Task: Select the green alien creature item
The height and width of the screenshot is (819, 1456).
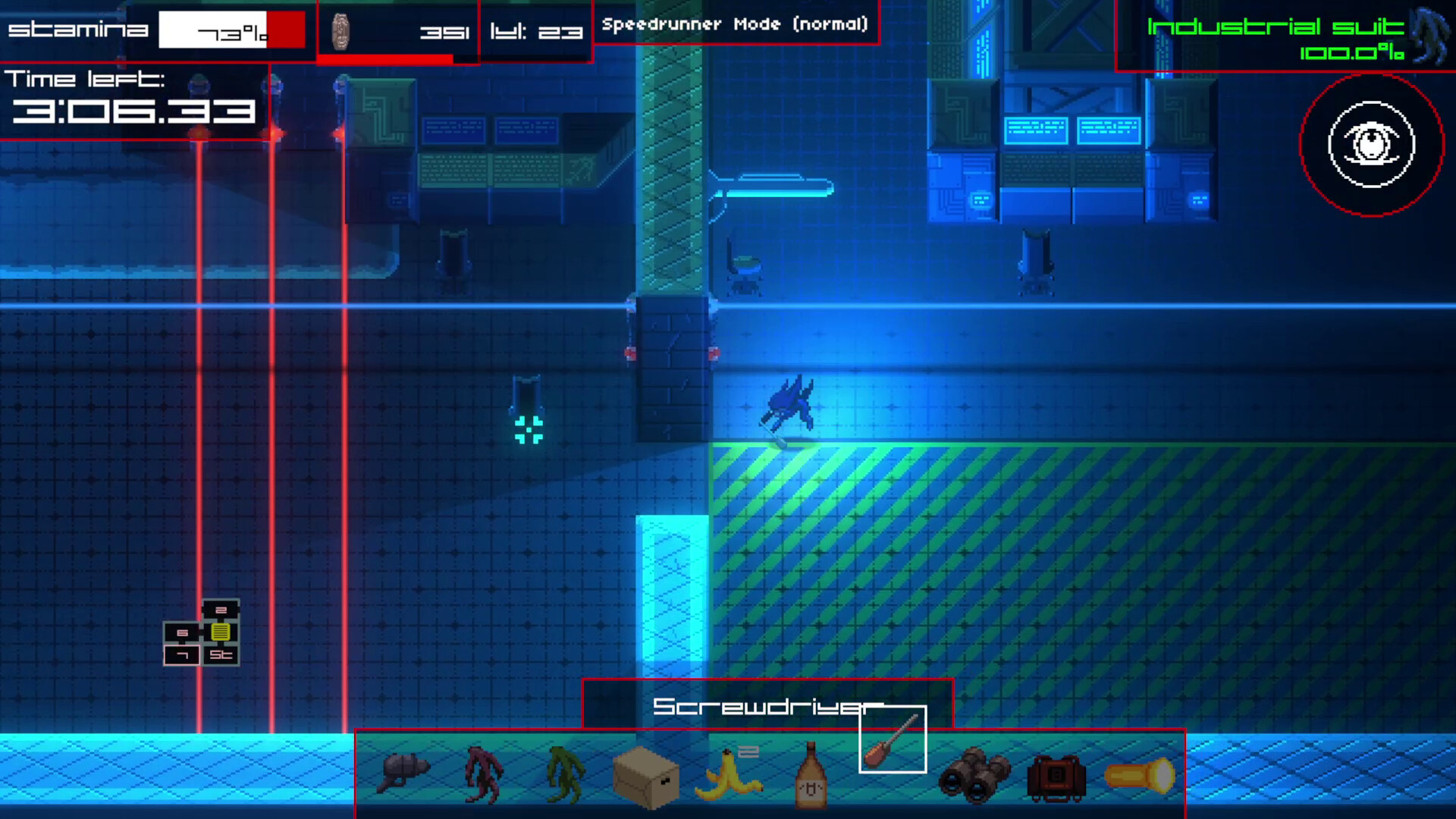Action: [565, 773]
